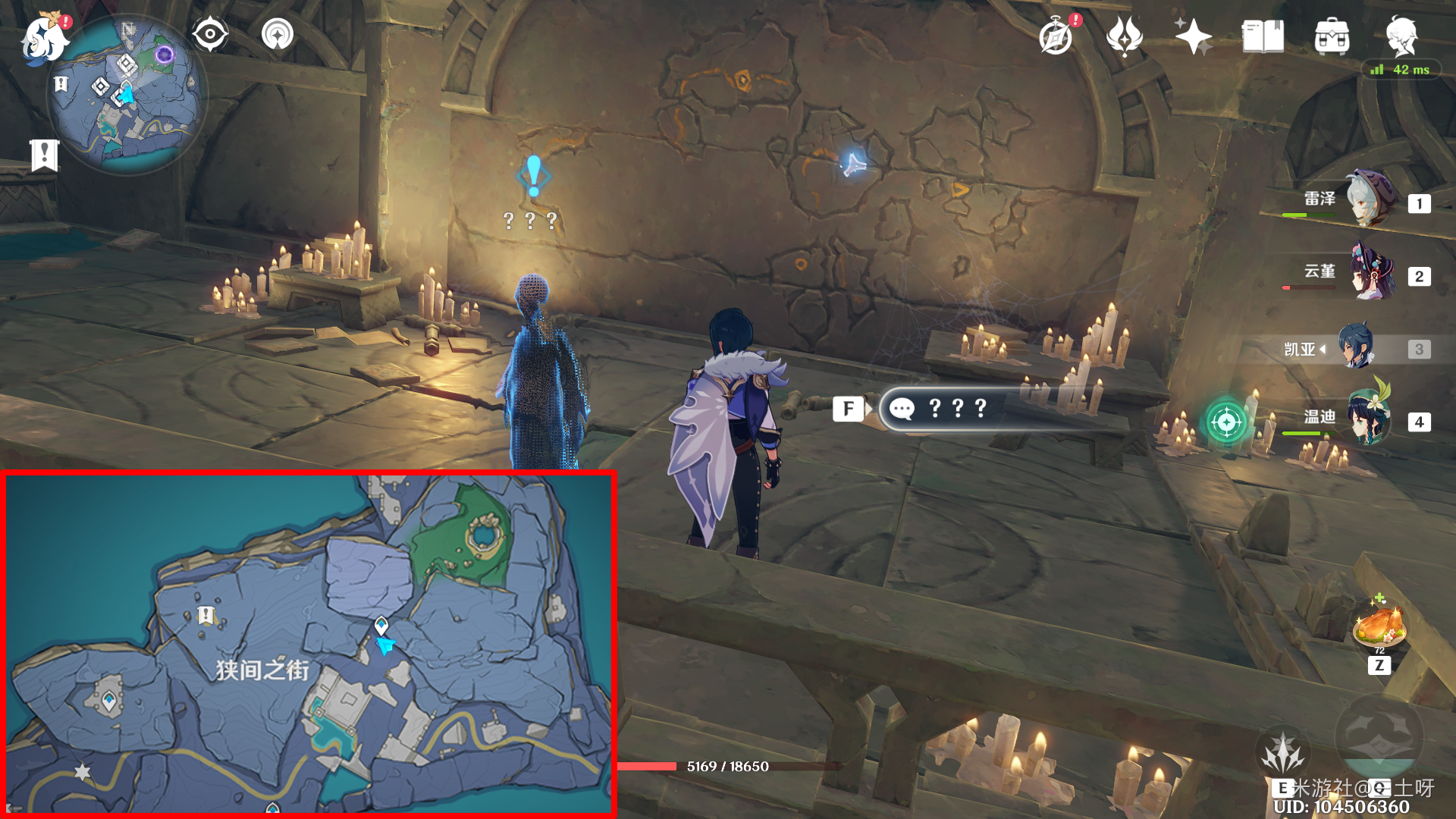The image size is (1456, 819).
Task: Open the adventurer handbook book icon
Action: pyautogui.click(x=1263, y=36)
